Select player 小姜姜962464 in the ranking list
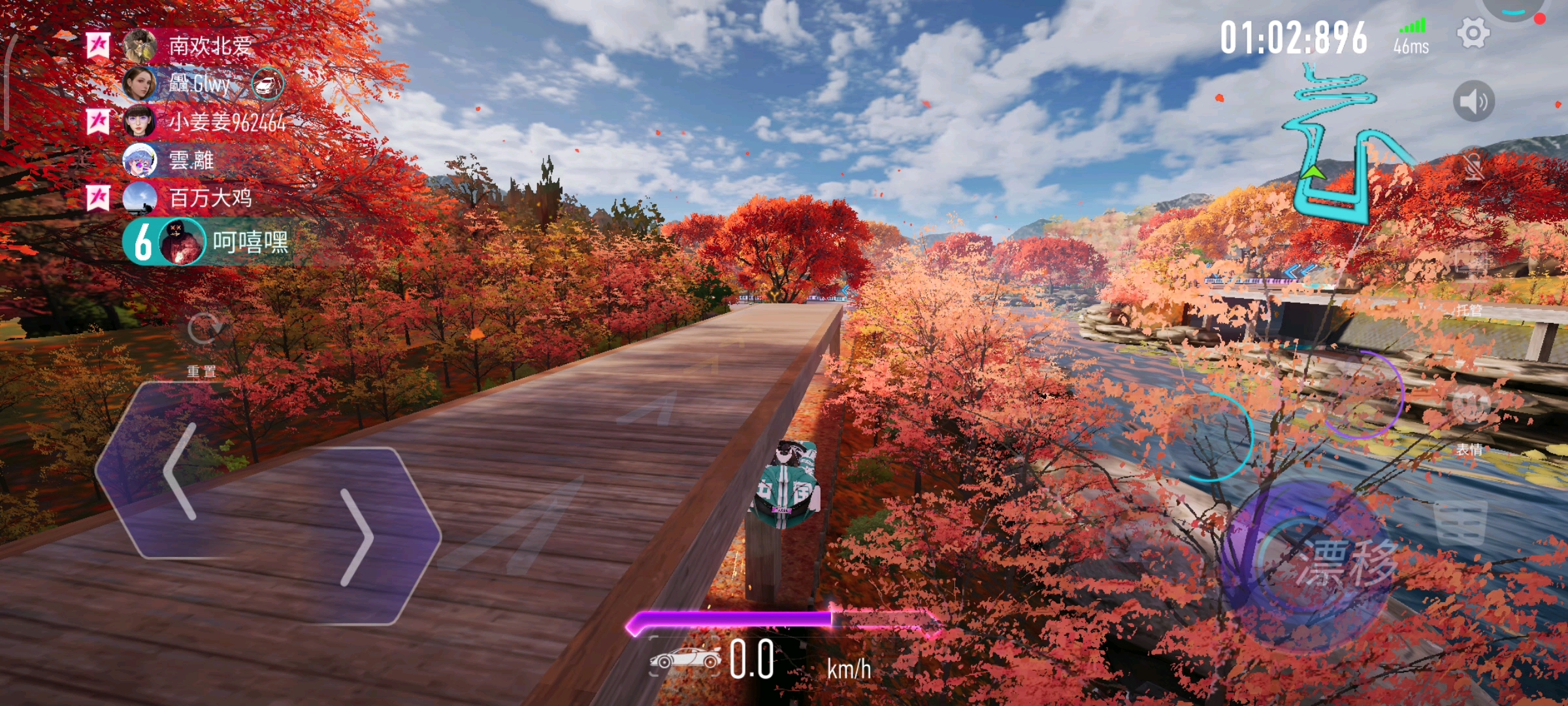Image resolution: width=1568 pixels, height=706 pixels. (225, 122)
